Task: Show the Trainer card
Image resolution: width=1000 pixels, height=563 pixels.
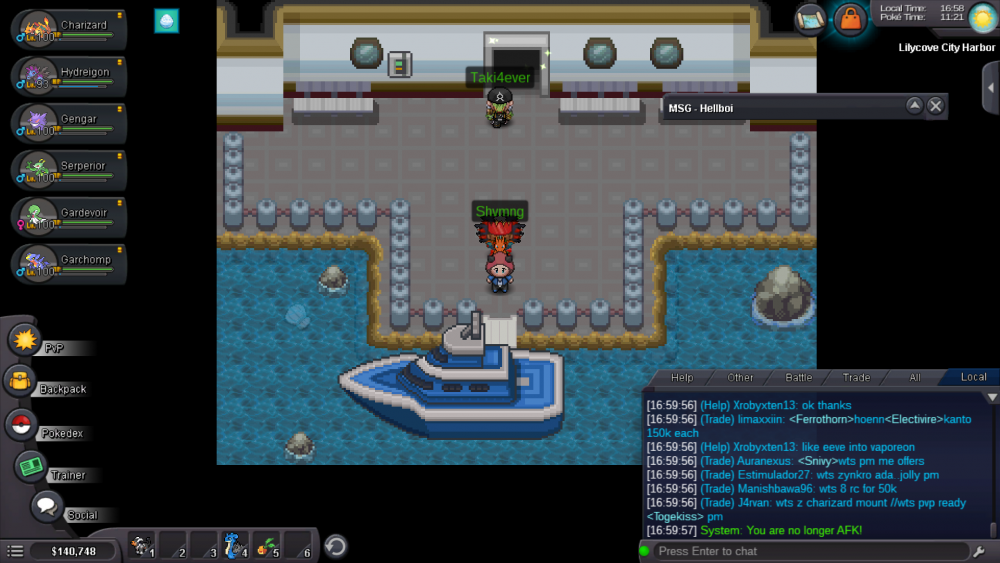Action: click(x=31, y=466)
